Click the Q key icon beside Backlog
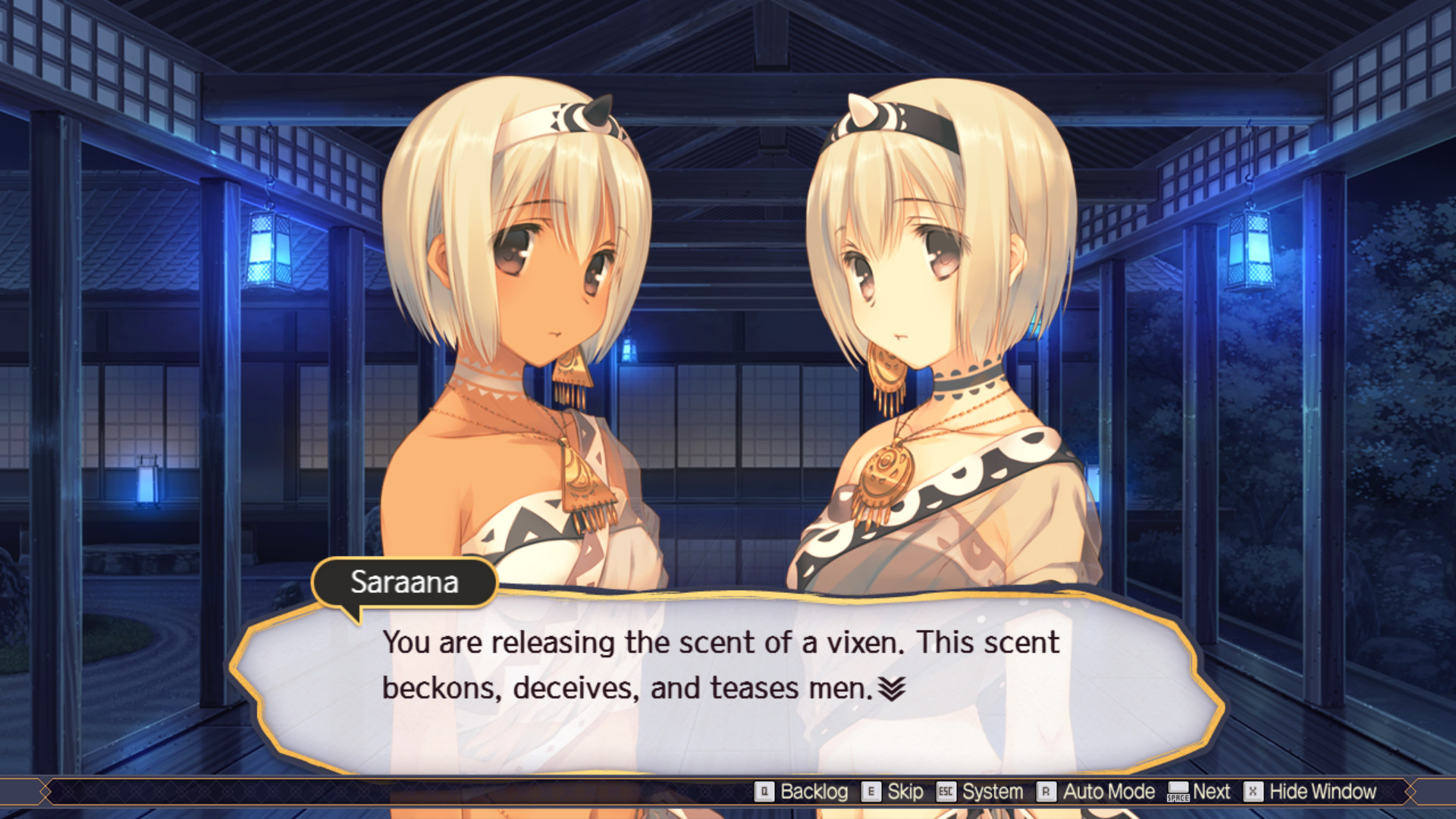1456x819 pixels. [766, 792]
